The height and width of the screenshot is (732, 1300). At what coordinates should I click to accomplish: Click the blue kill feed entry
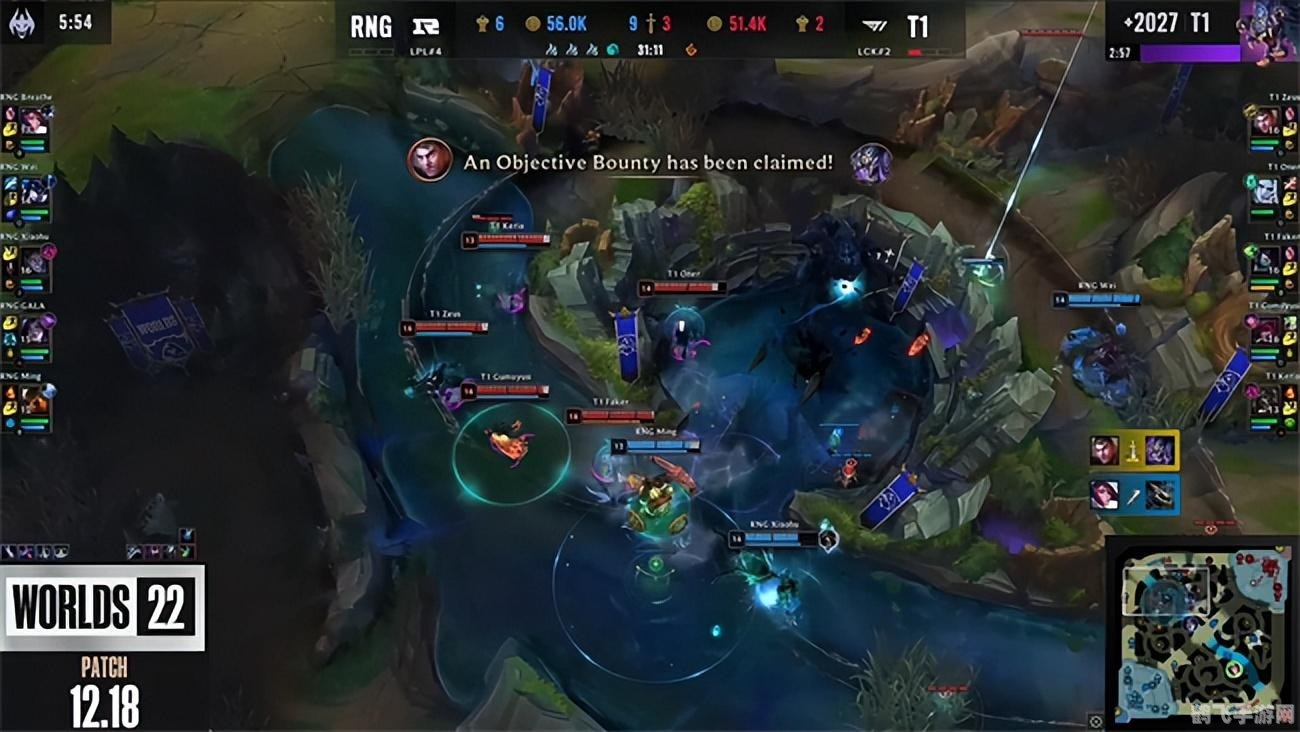click(1133, 495)
